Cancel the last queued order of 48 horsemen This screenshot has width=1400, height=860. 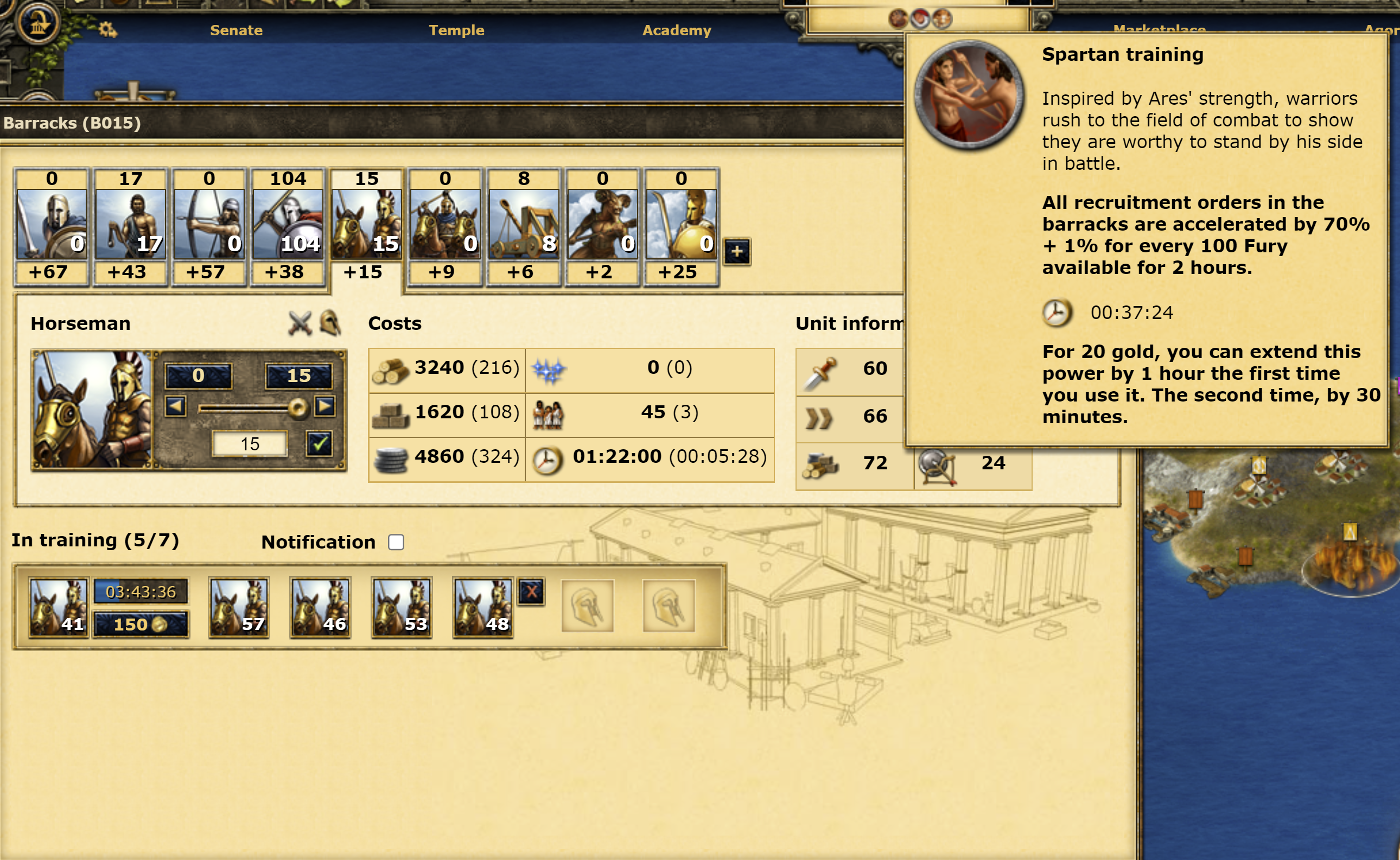click(x=531, y=592)
